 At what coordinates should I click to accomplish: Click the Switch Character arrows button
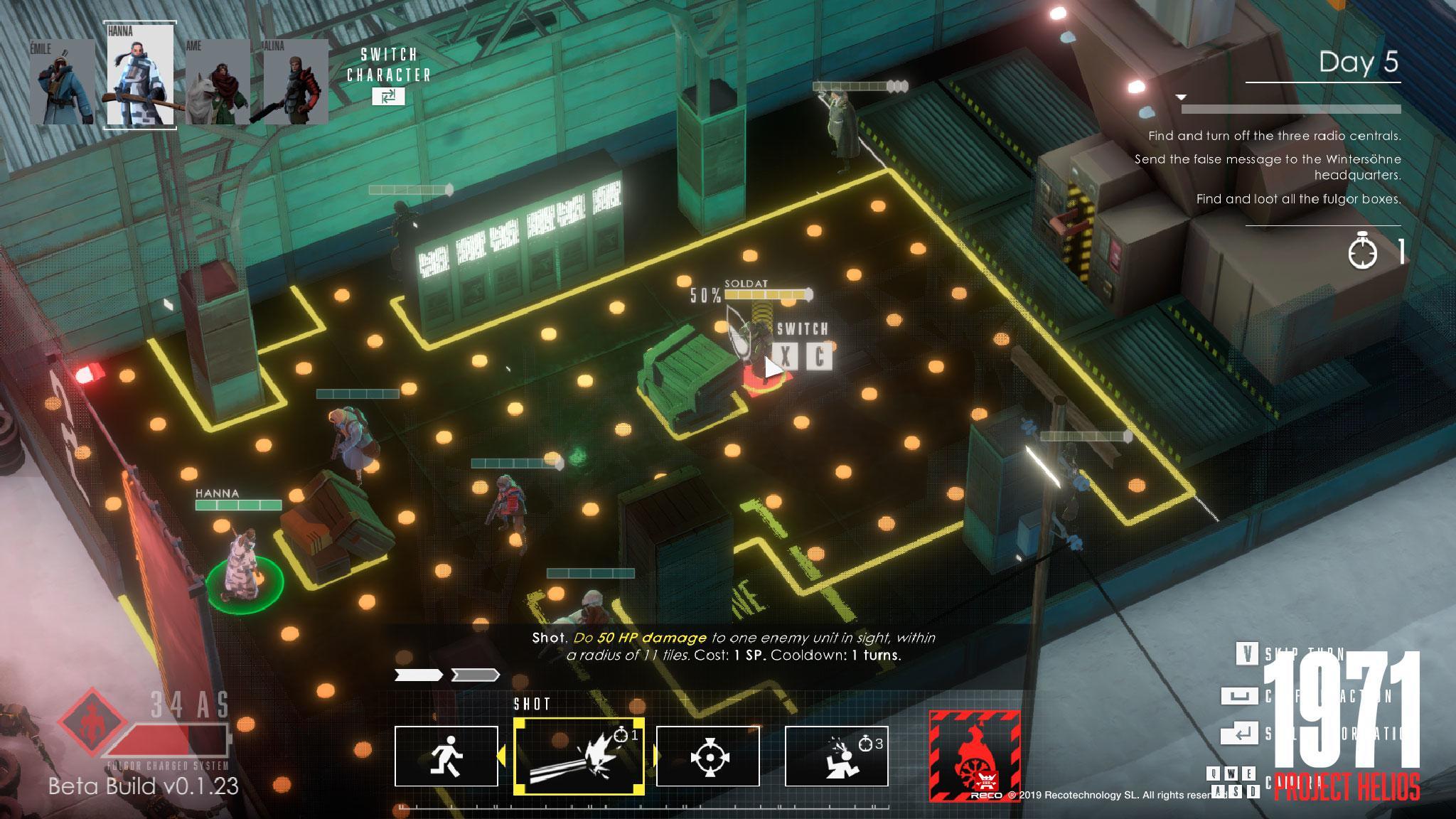(388, 96)
